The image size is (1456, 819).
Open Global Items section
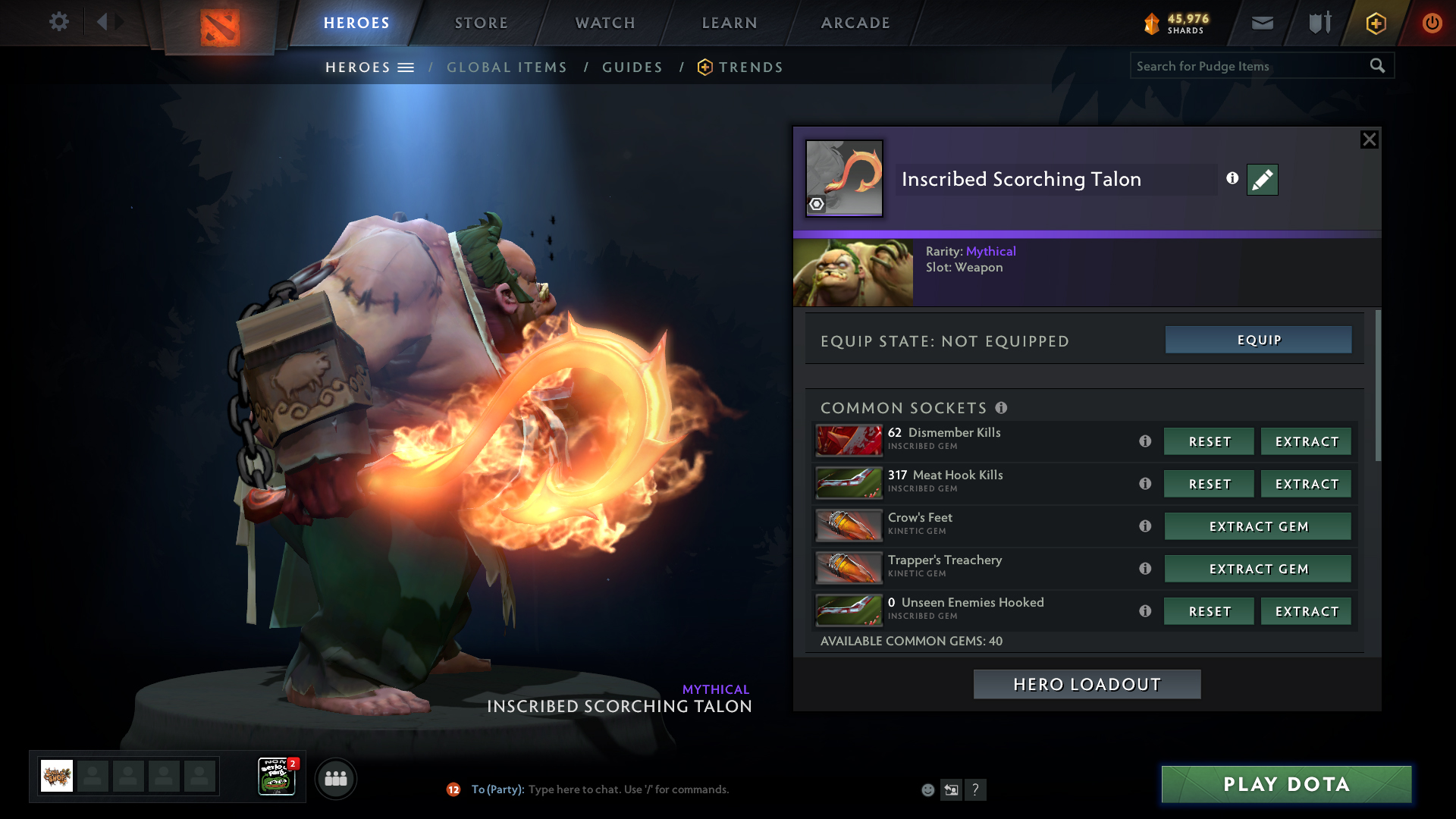click(x=507, y=67)
